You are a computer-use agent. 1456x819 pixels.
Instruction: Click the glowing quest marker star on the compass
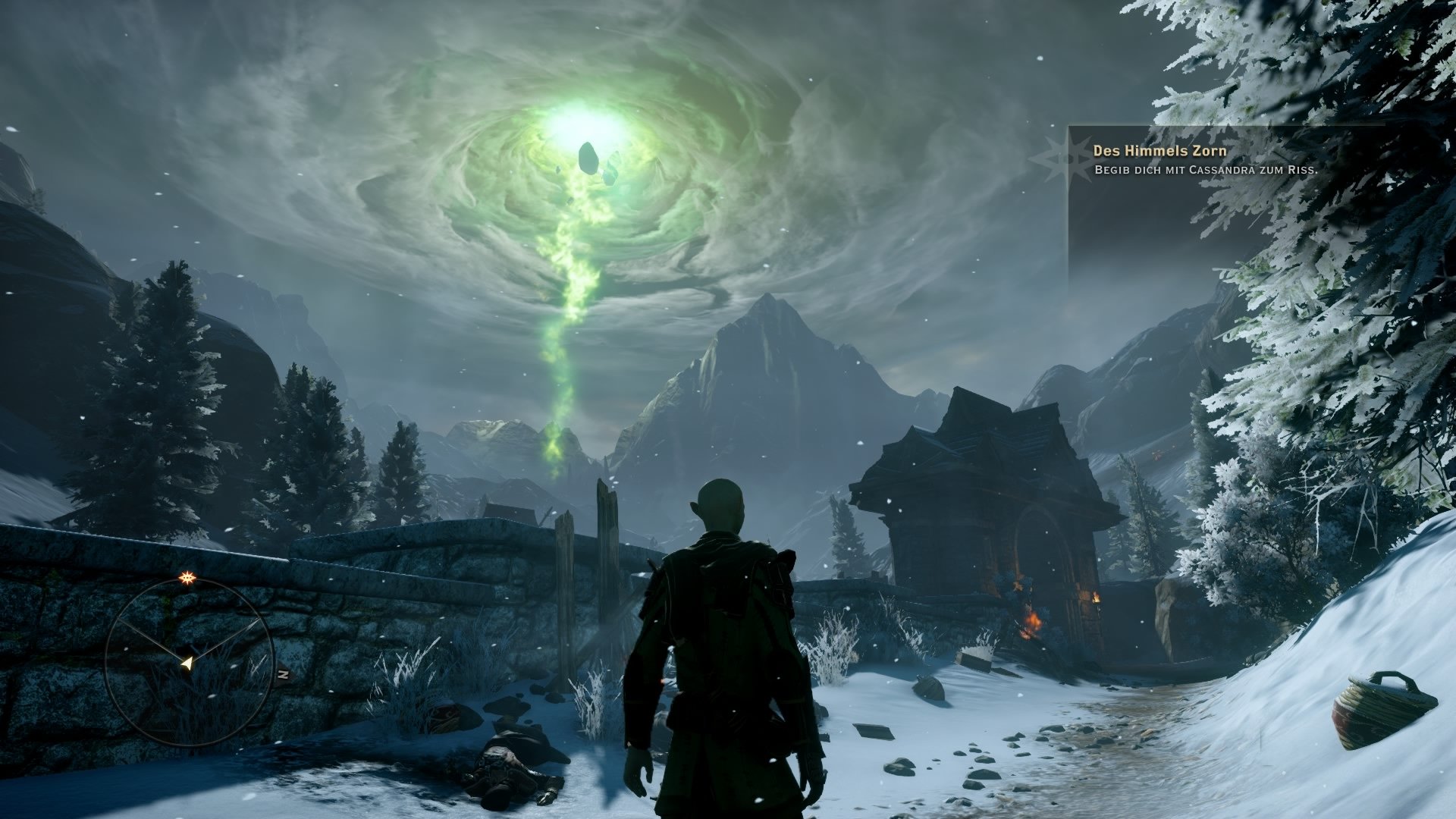pos(187,579)
